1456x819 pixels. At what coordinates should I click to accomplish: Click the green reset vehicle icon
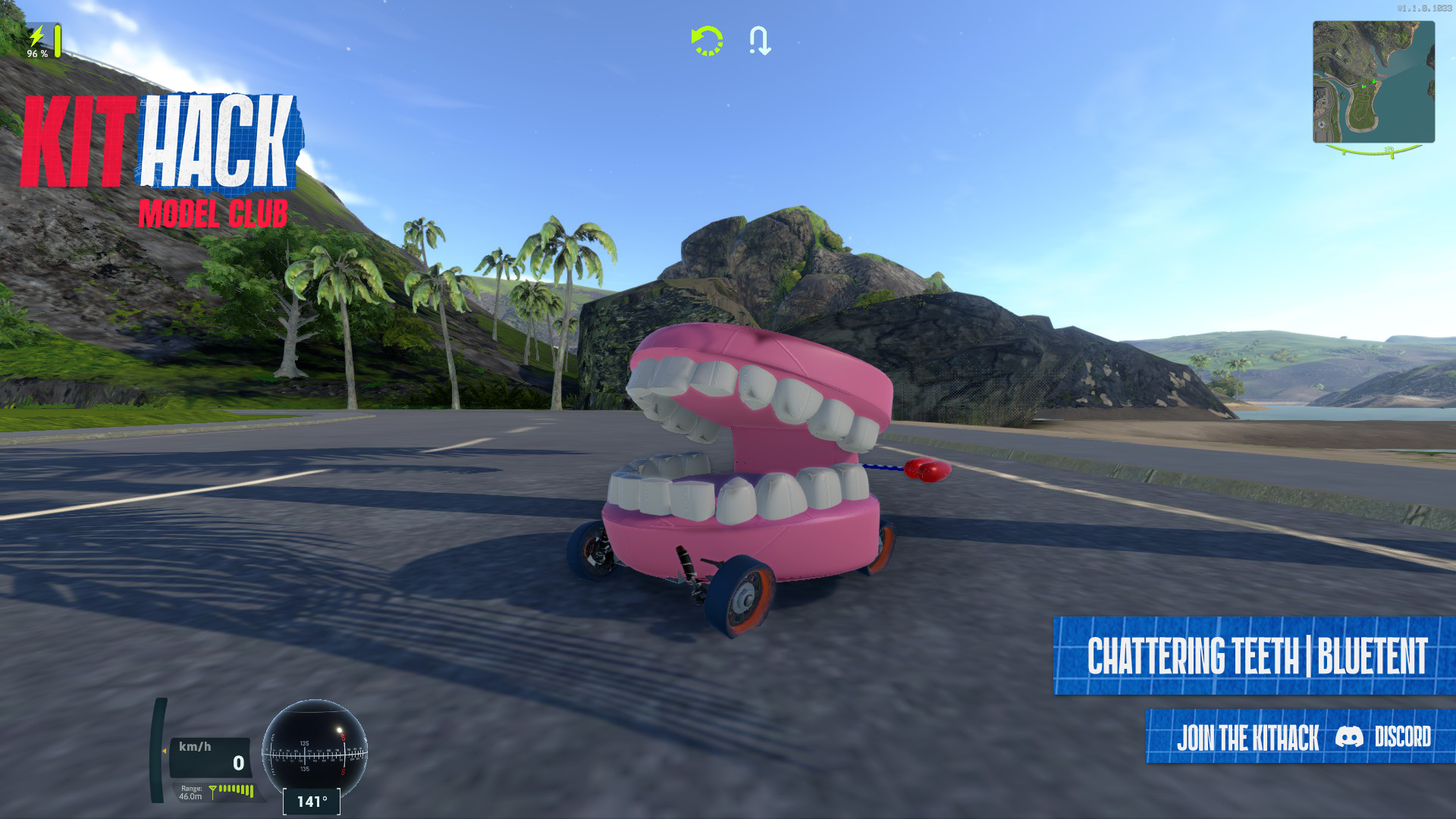705,42
